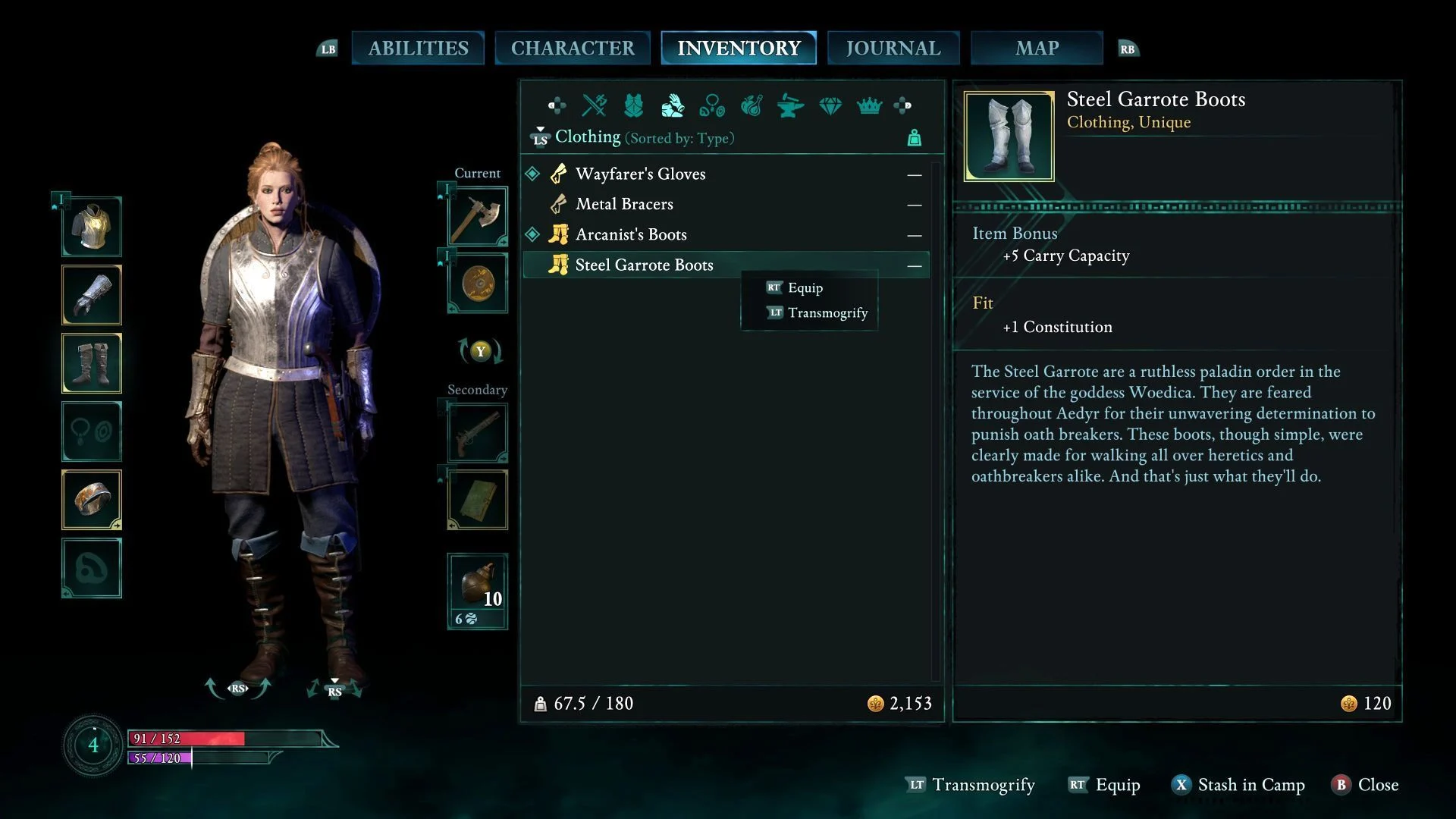The image size is (1456, 819).
Task: Open the Character tab
Action: (573, 48)
